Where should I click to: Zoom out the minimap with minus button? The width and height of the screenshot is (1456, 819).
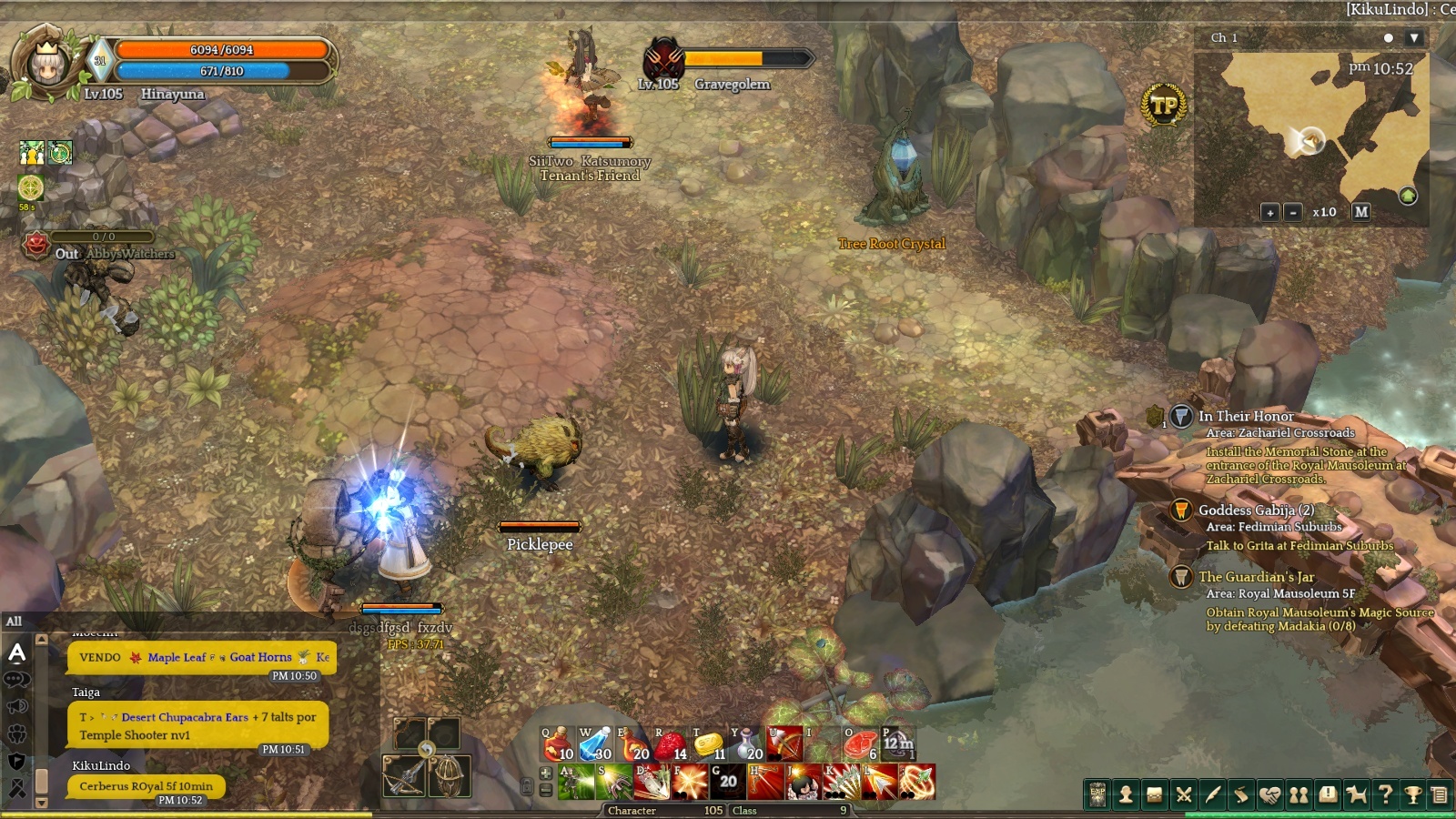1293,212
